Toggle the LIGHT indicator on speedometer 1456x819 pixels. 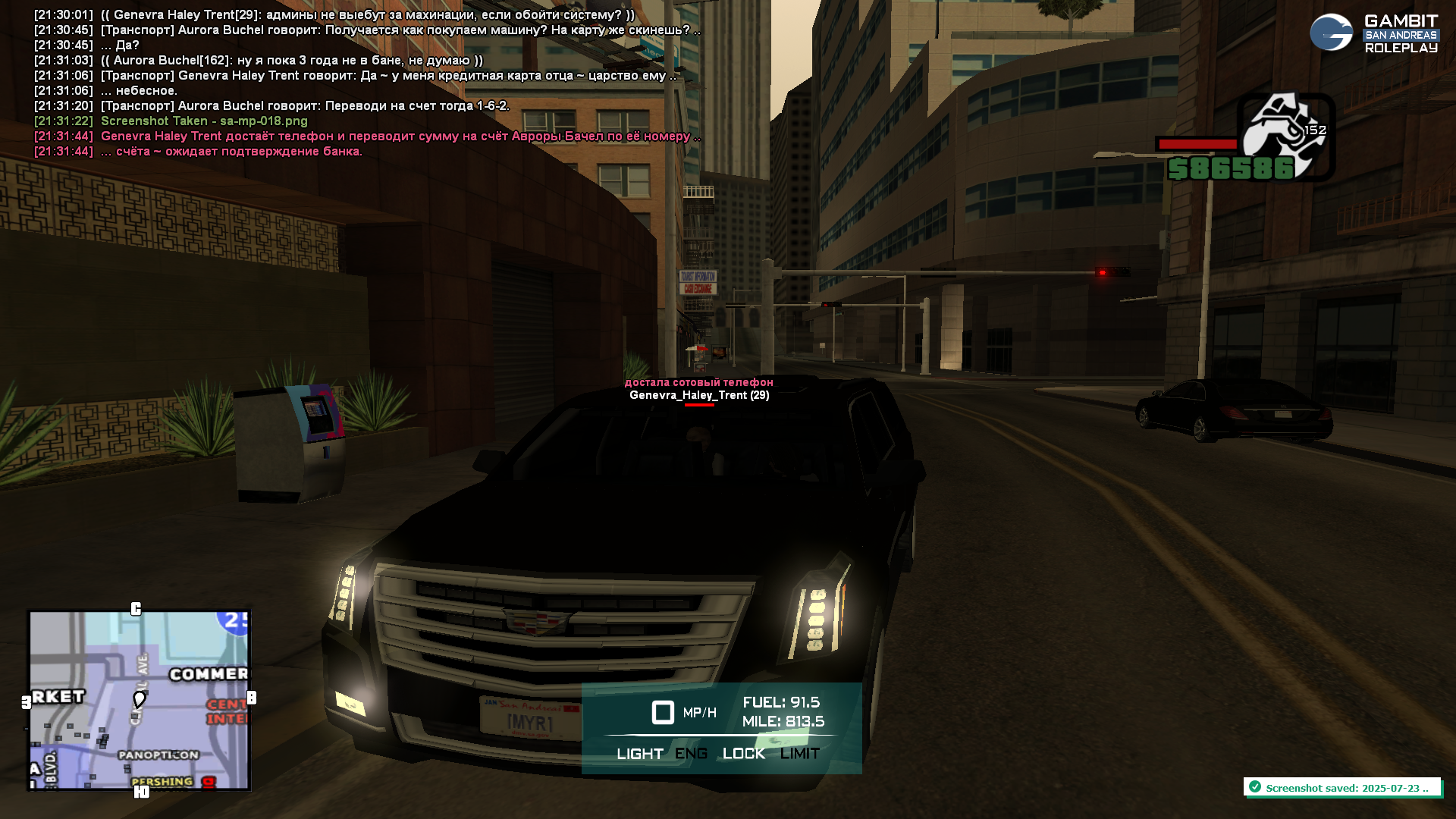click(x=639, y=754)
